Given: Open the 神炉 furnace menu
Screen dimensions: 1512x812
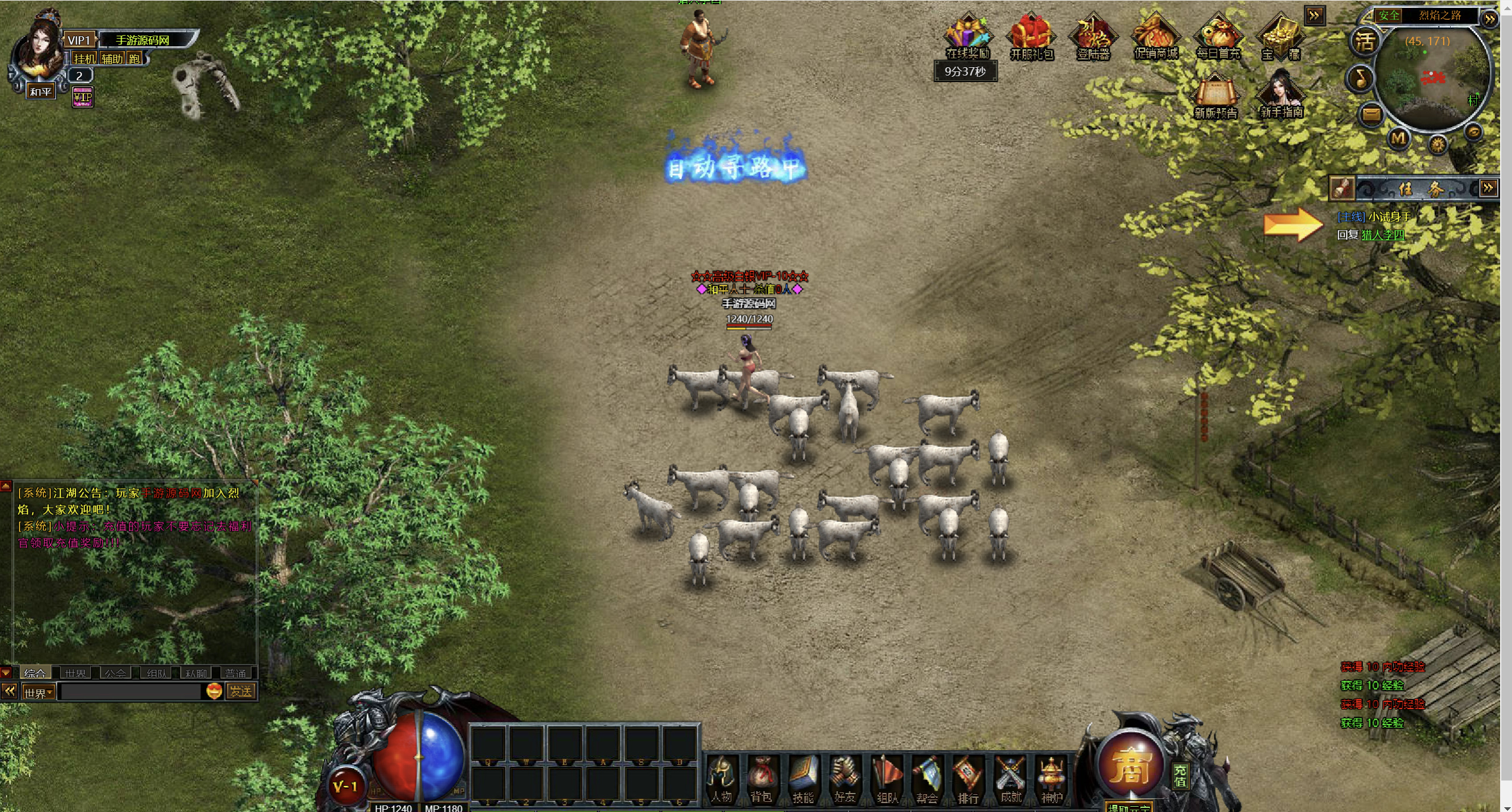Looking at the screenshot, I should 1051,778.
